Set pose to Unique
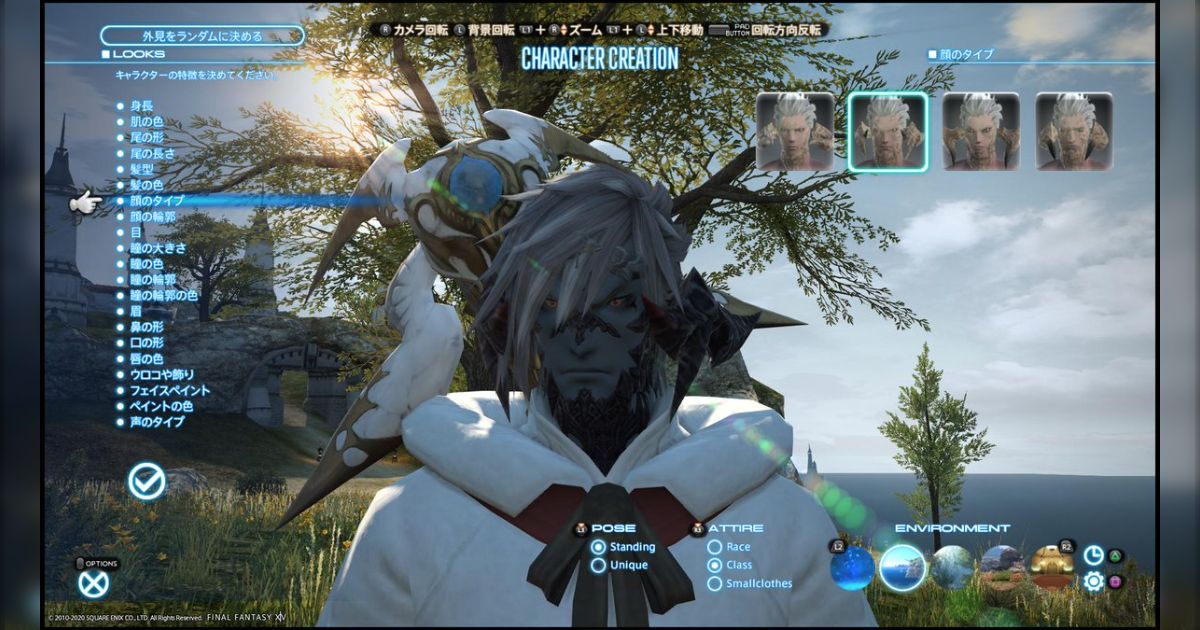 click(x=599, y=565)
